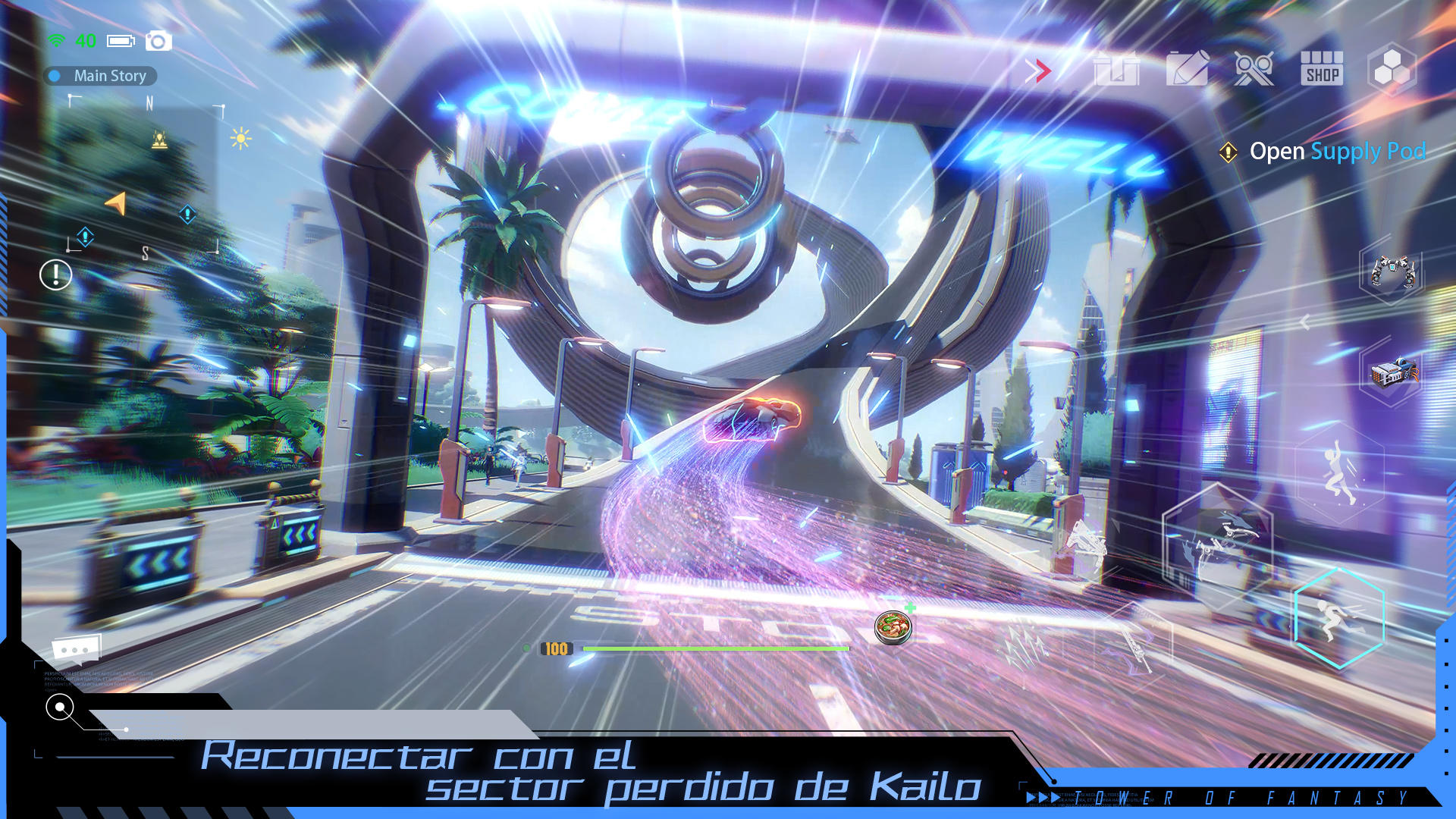Toggle the exclamation alert below the minimap
The height and width of the screenshot is (819, 1456).
click(x=54, y=273)
